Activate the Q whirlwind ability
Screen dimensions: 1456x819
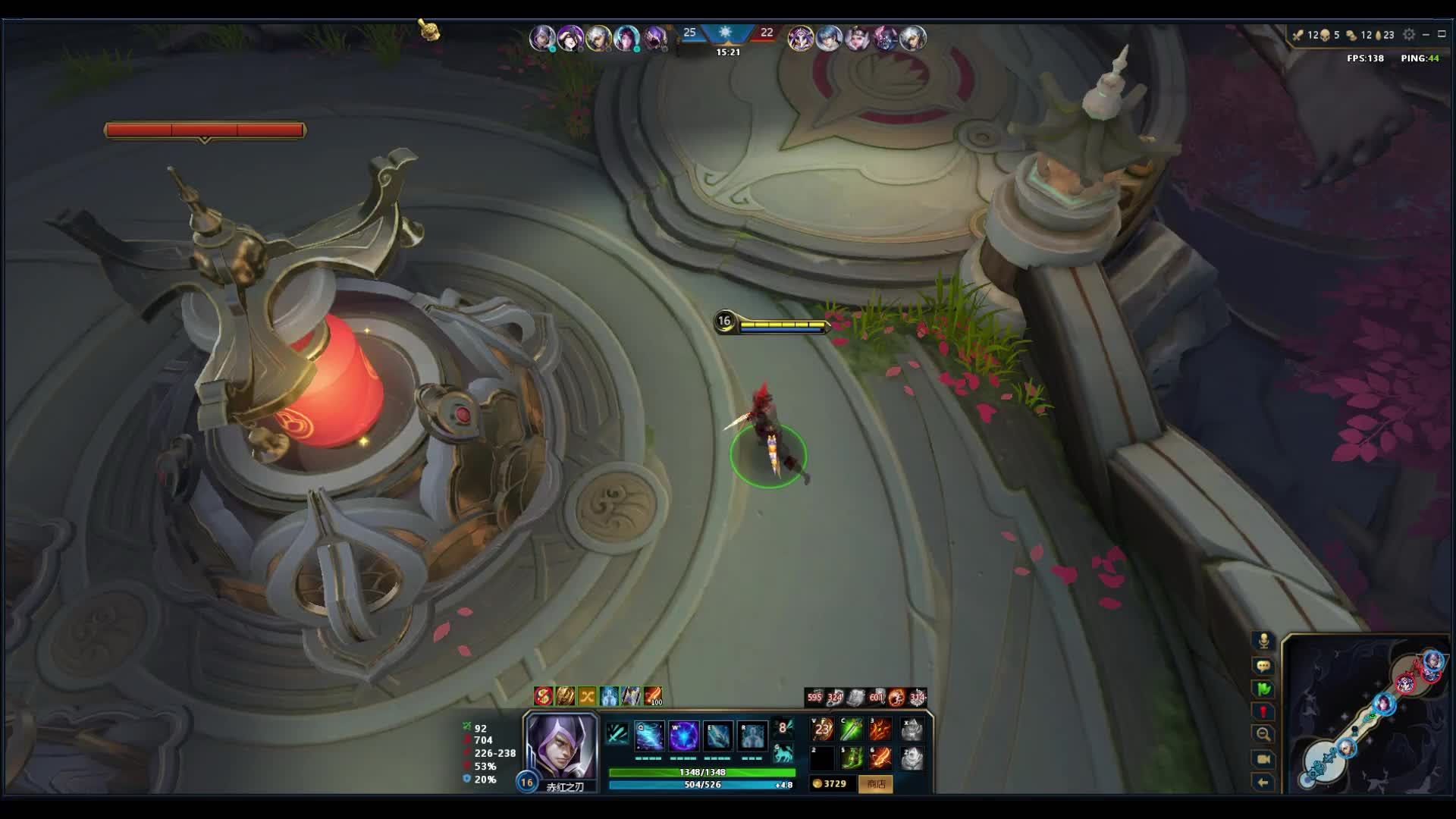tap(649, 735)
